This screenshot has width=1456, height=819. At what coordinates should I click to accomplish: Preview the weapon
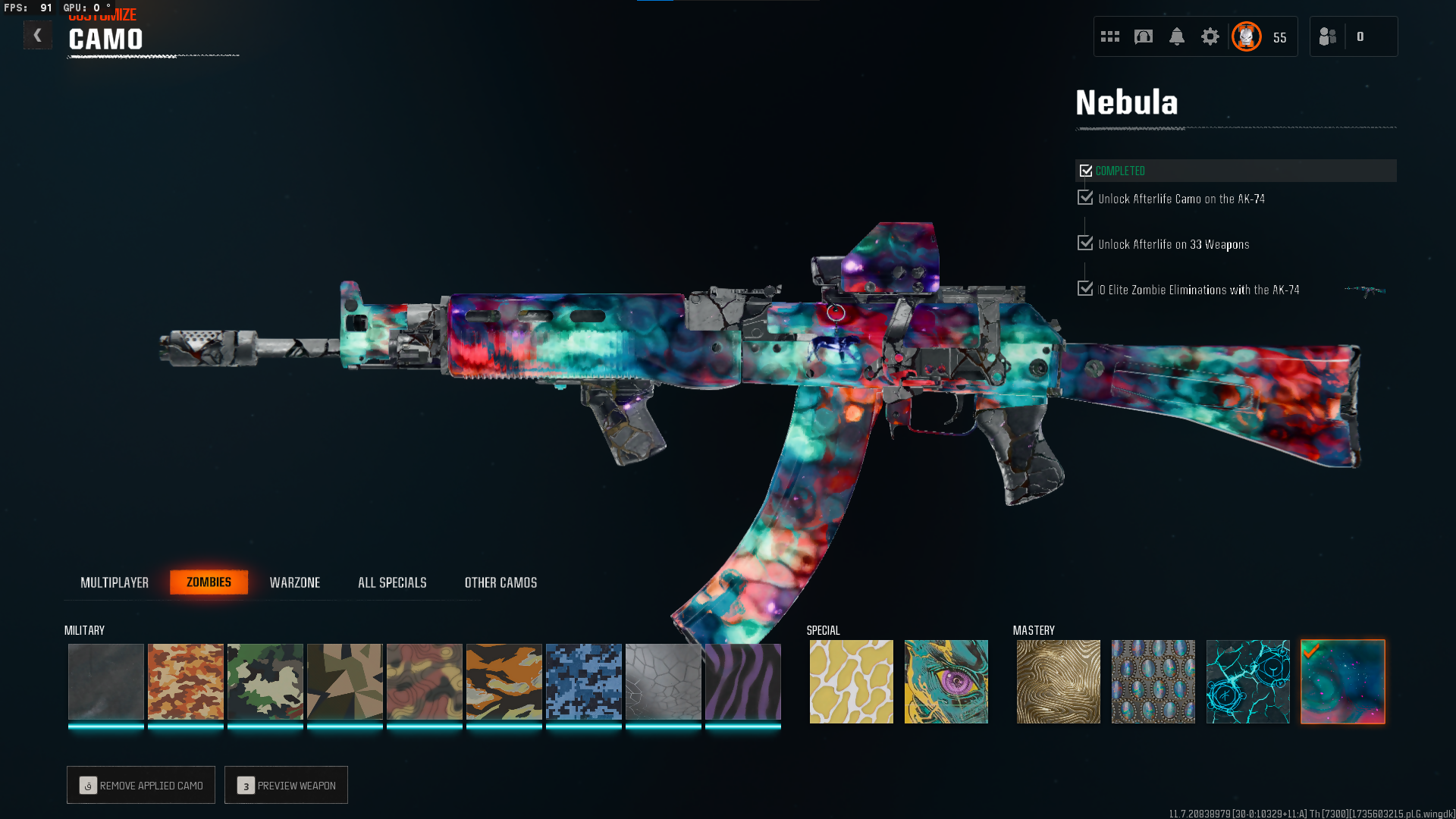coord(286,785)
